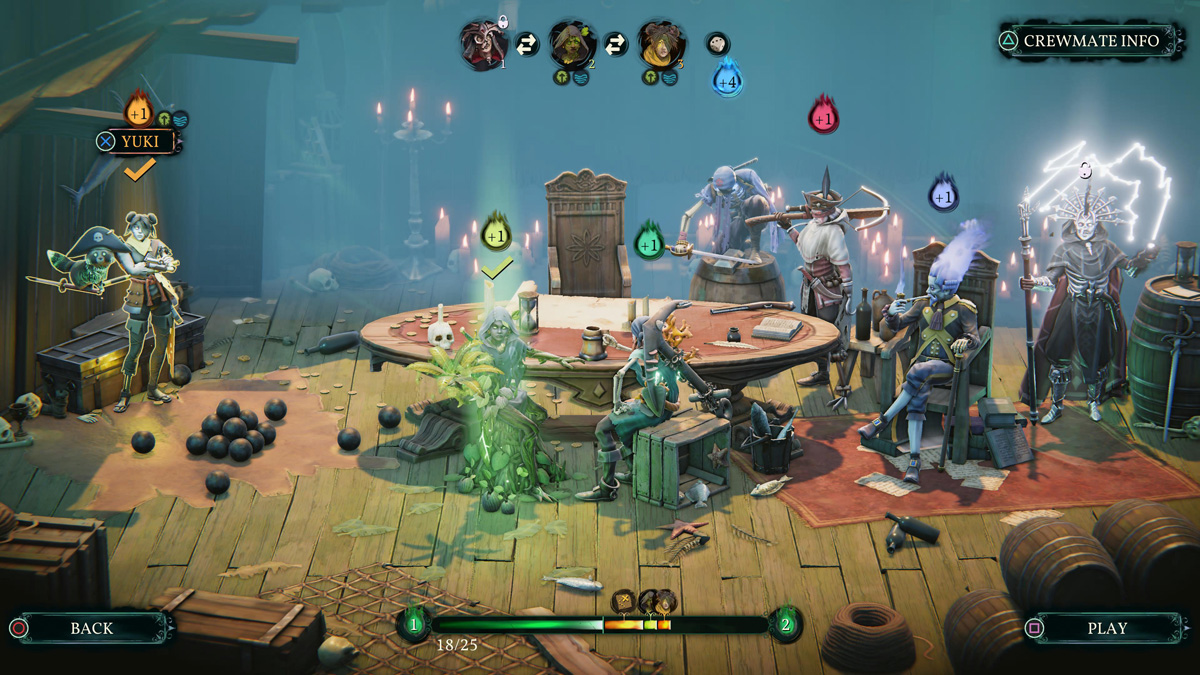Open the Crewmate Info panel
The image size is (1200, 675).
1090,41
